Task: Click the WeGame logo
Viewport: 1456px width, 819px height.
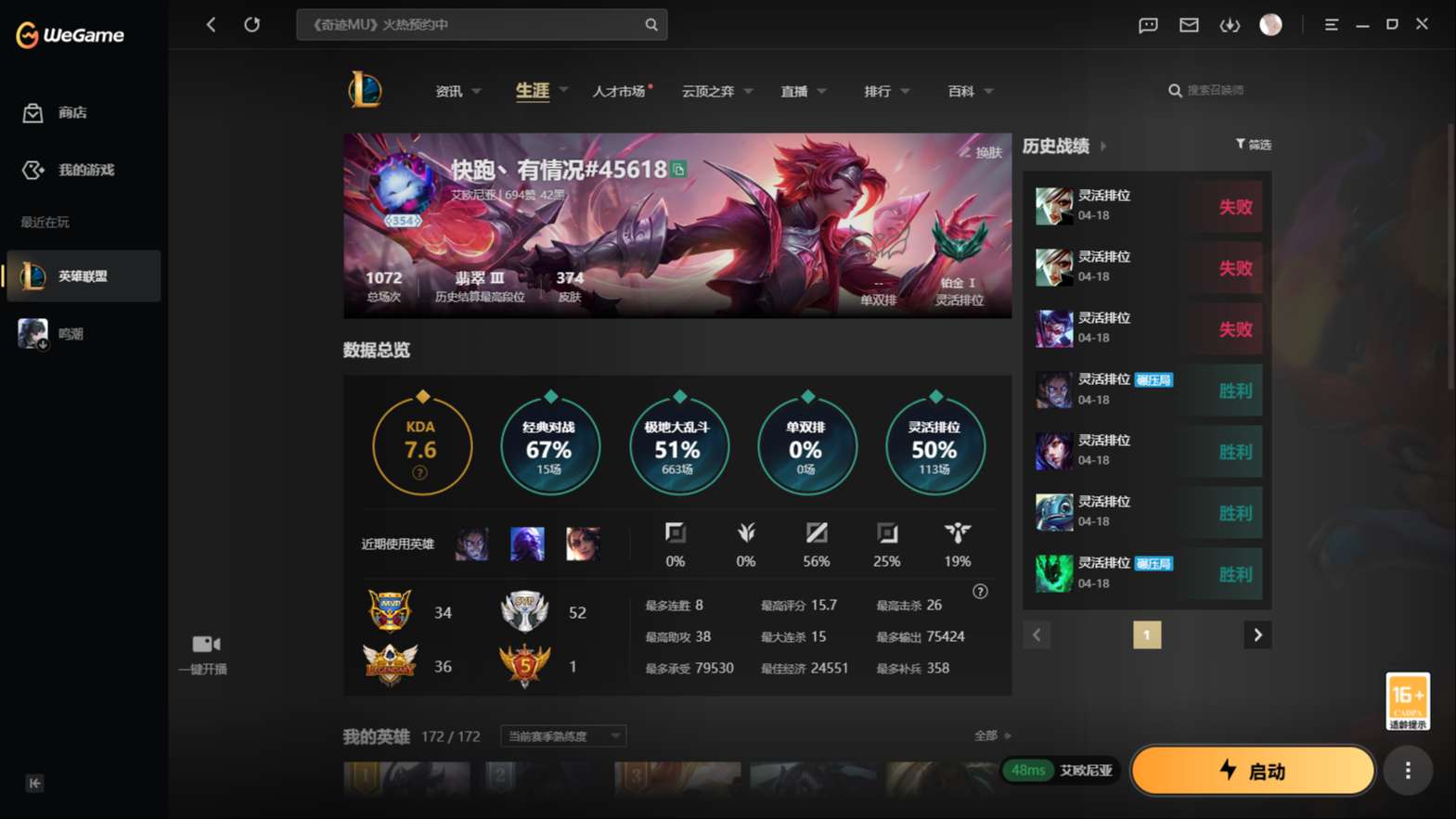Action: pyautogui.click(x=70, y=34)
